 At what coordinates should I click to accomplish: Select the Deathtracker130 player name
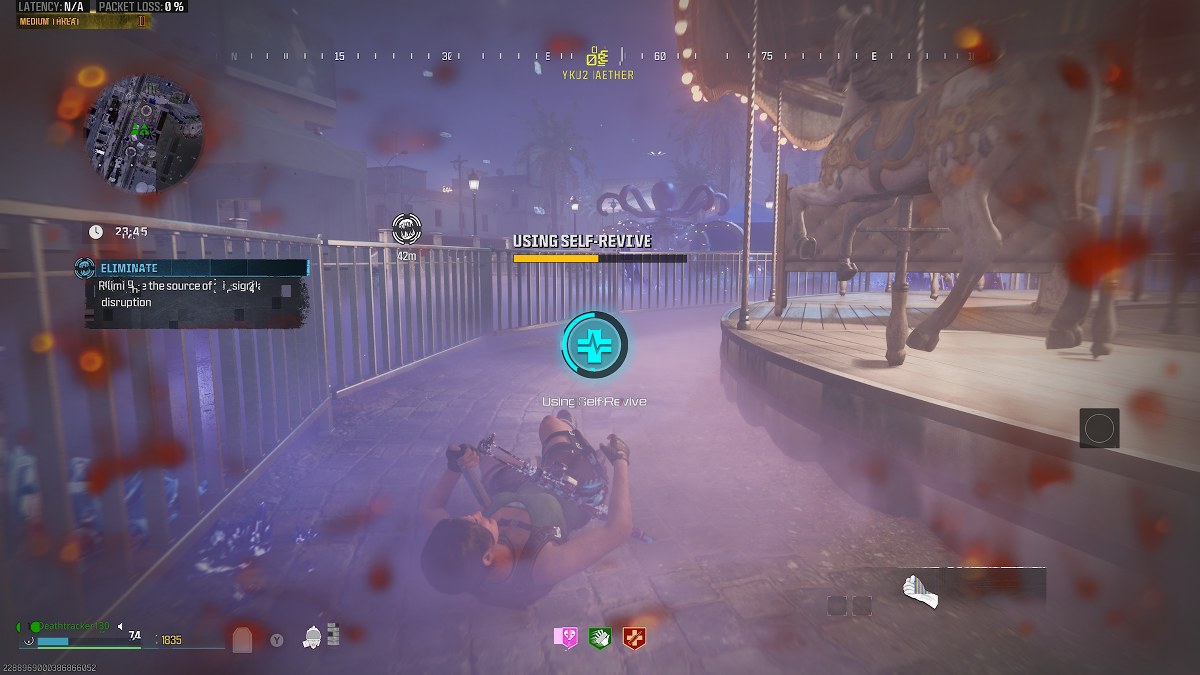[x=70, y=626]
